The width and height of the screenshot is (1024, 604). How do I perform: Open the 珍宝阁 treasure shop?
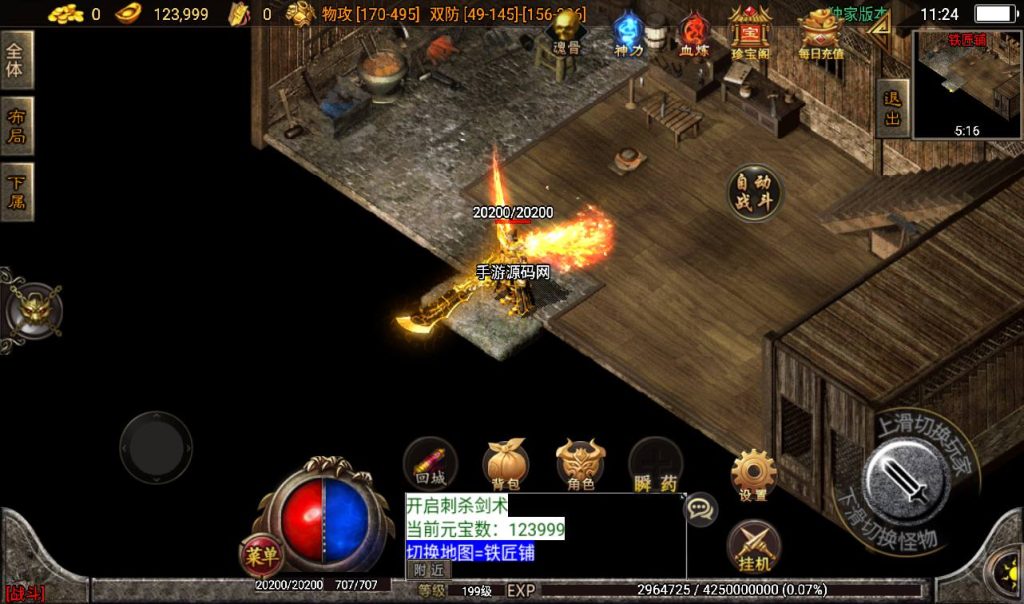click(x=749, y=30)
